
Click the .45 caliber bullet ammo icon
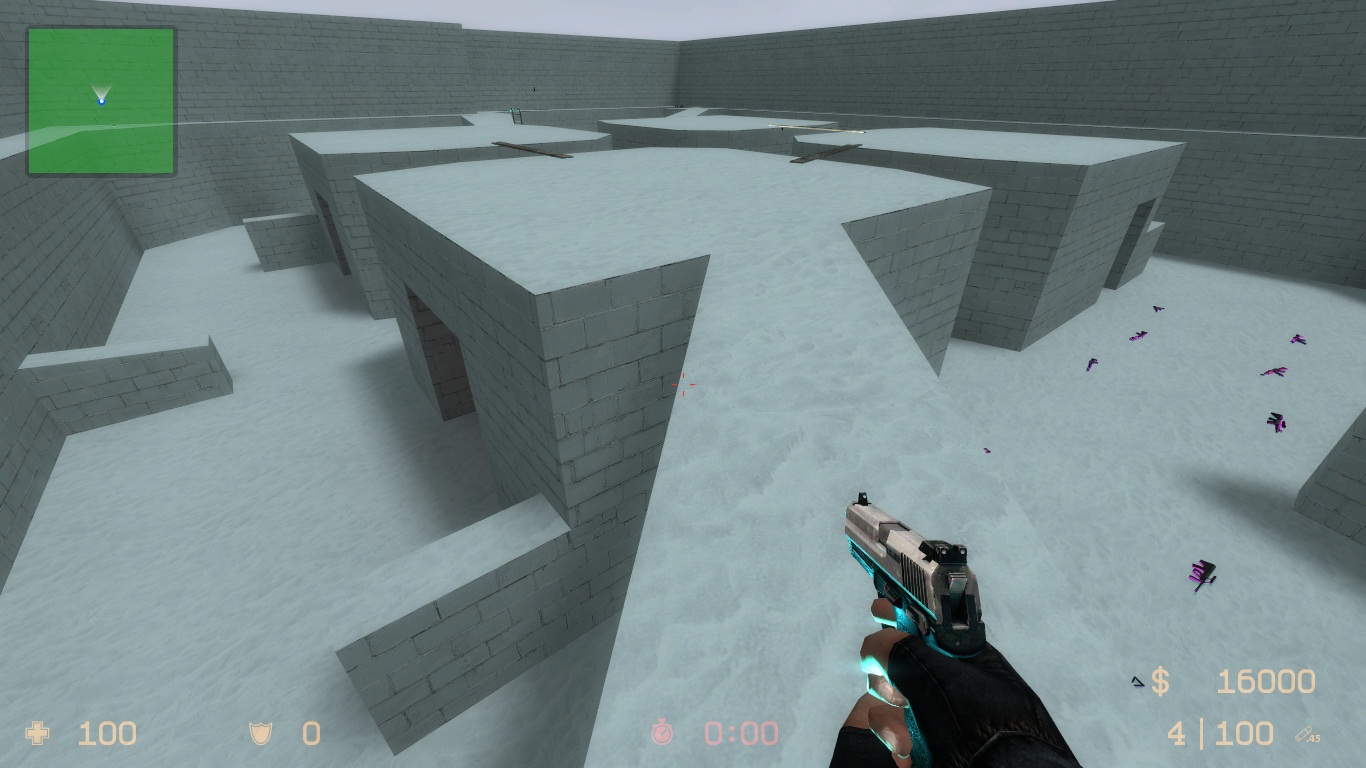click(x=1304, y=733)
